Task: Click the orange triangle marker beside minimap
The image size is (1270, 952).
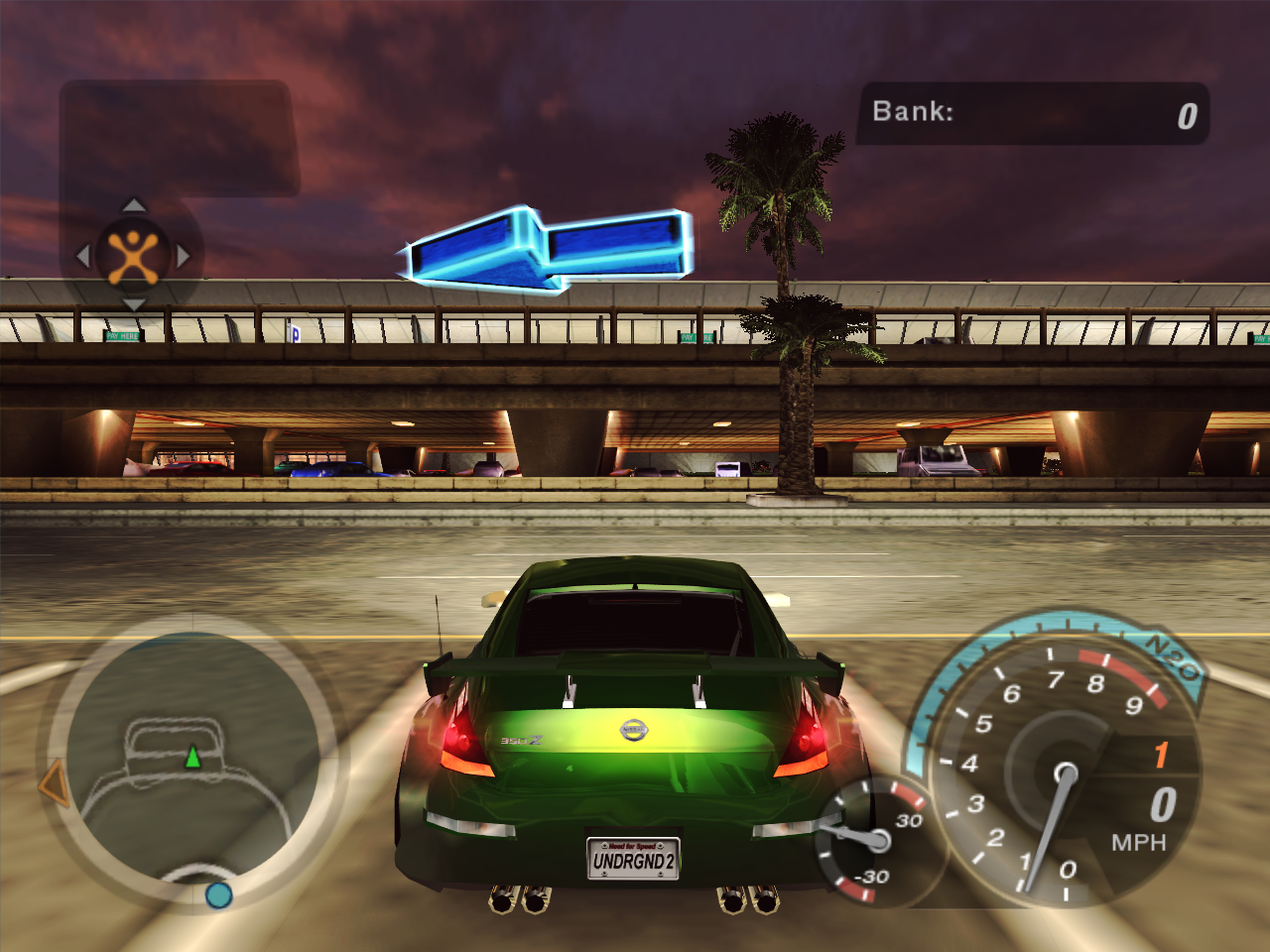Action: 54,783
